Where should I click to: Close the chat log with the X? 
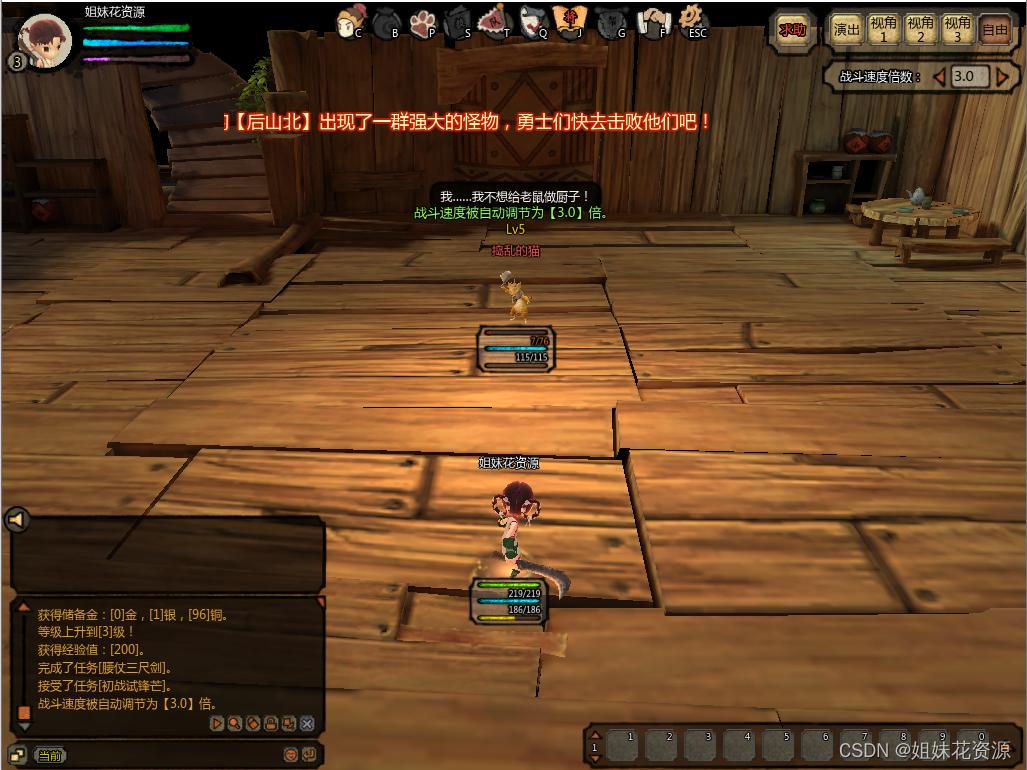[307, 723]
